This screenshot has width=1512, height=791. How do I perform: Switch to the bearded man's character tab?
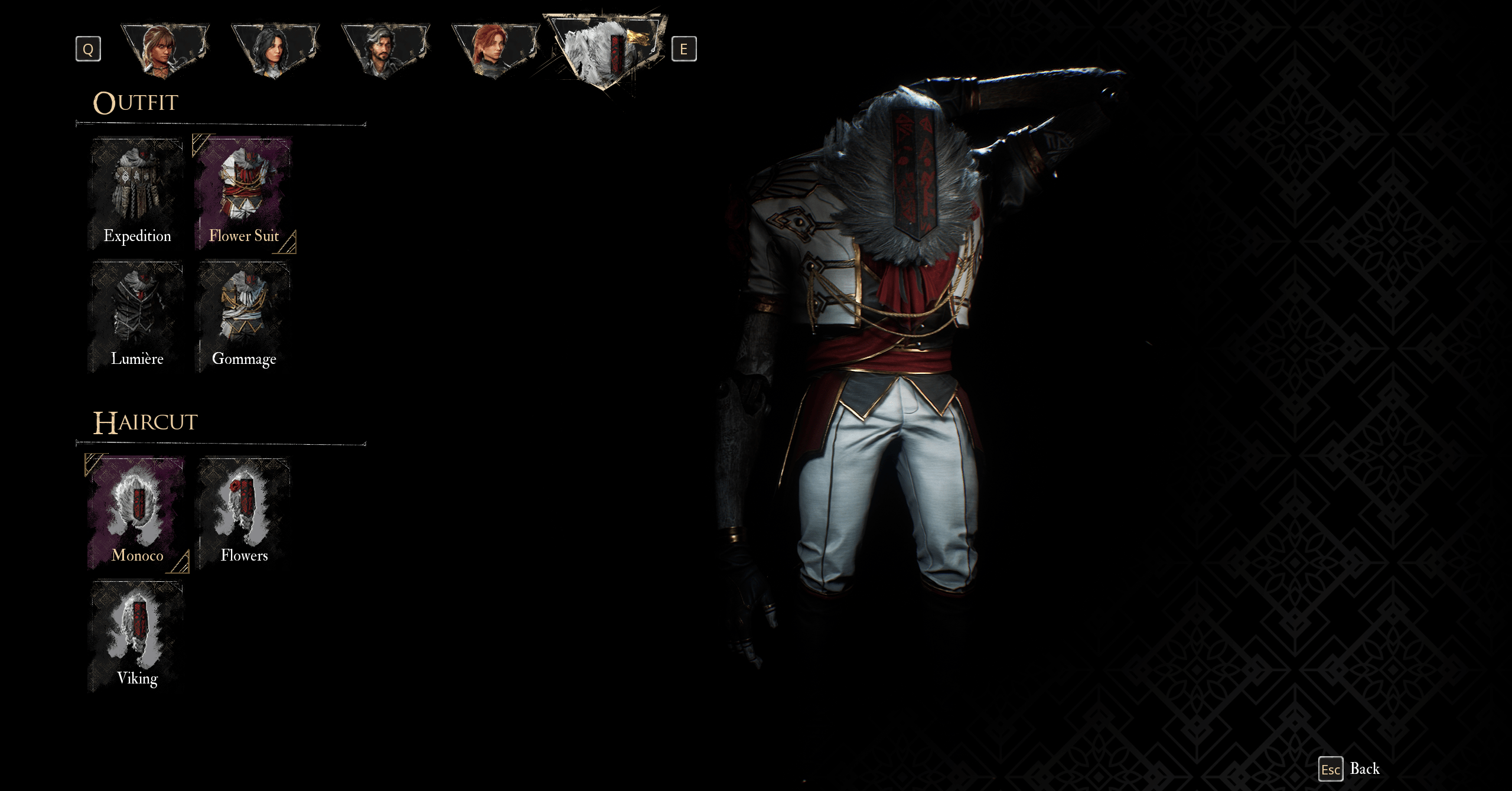point(384,50)
